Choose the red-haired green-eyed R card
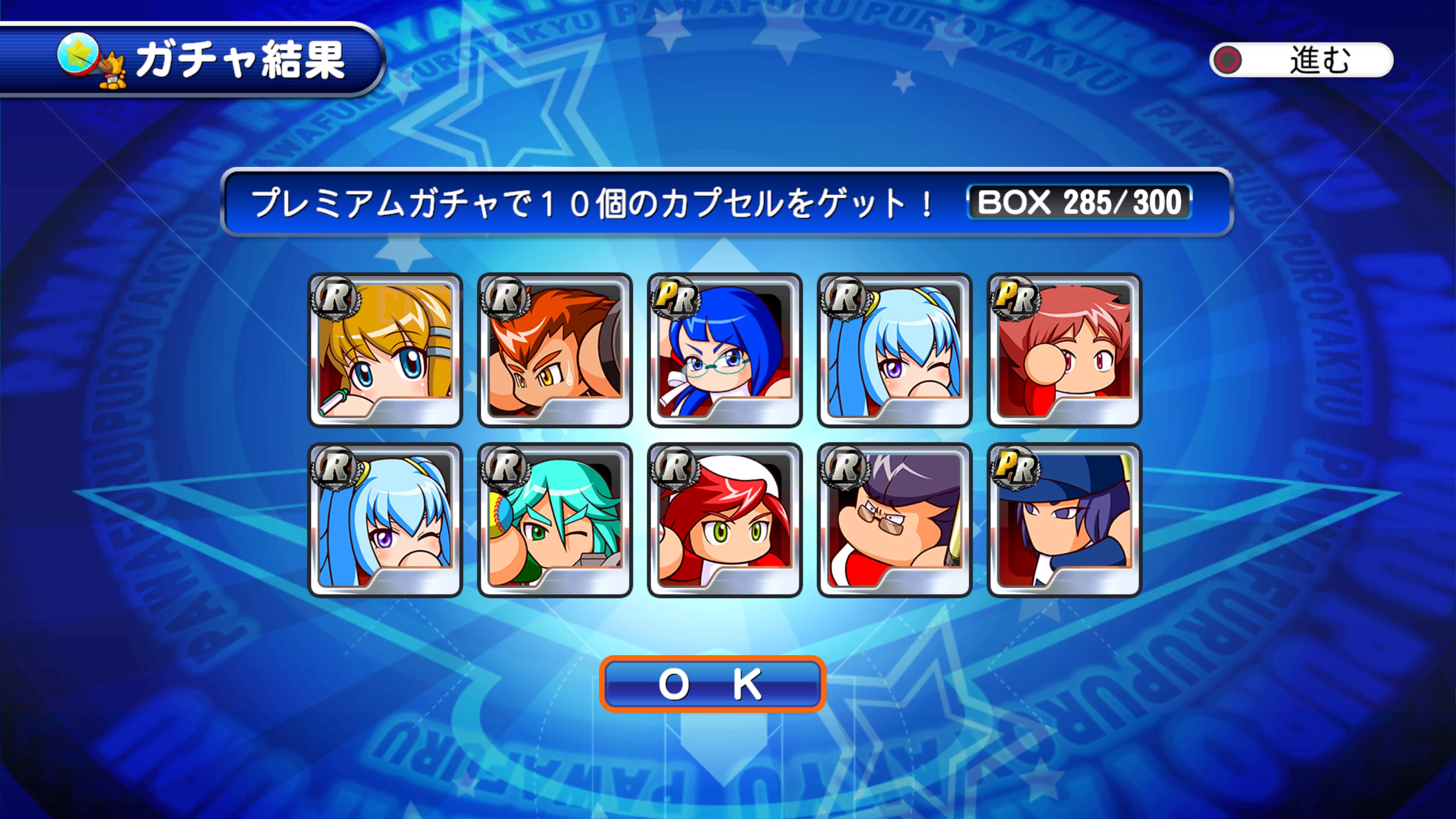Image resolution: width=1456 pixels, height=819 pixels. pos(725,520)
